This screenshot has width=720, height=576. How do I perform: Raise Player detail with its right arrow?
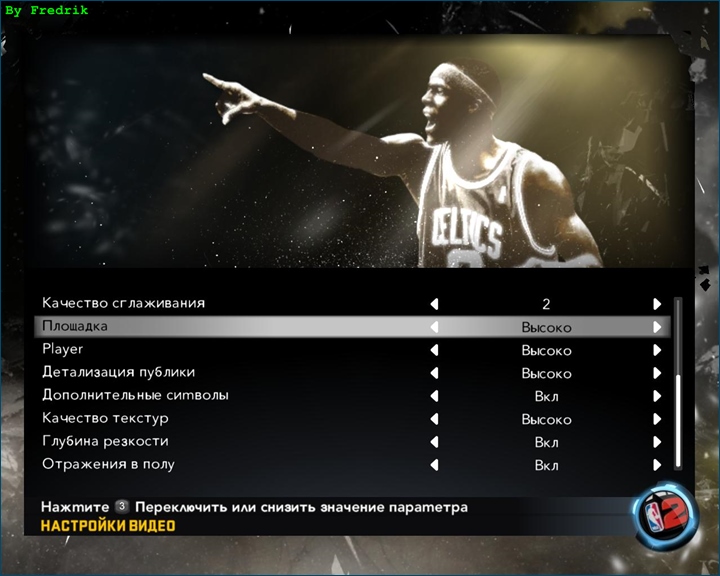pos(657,351)
